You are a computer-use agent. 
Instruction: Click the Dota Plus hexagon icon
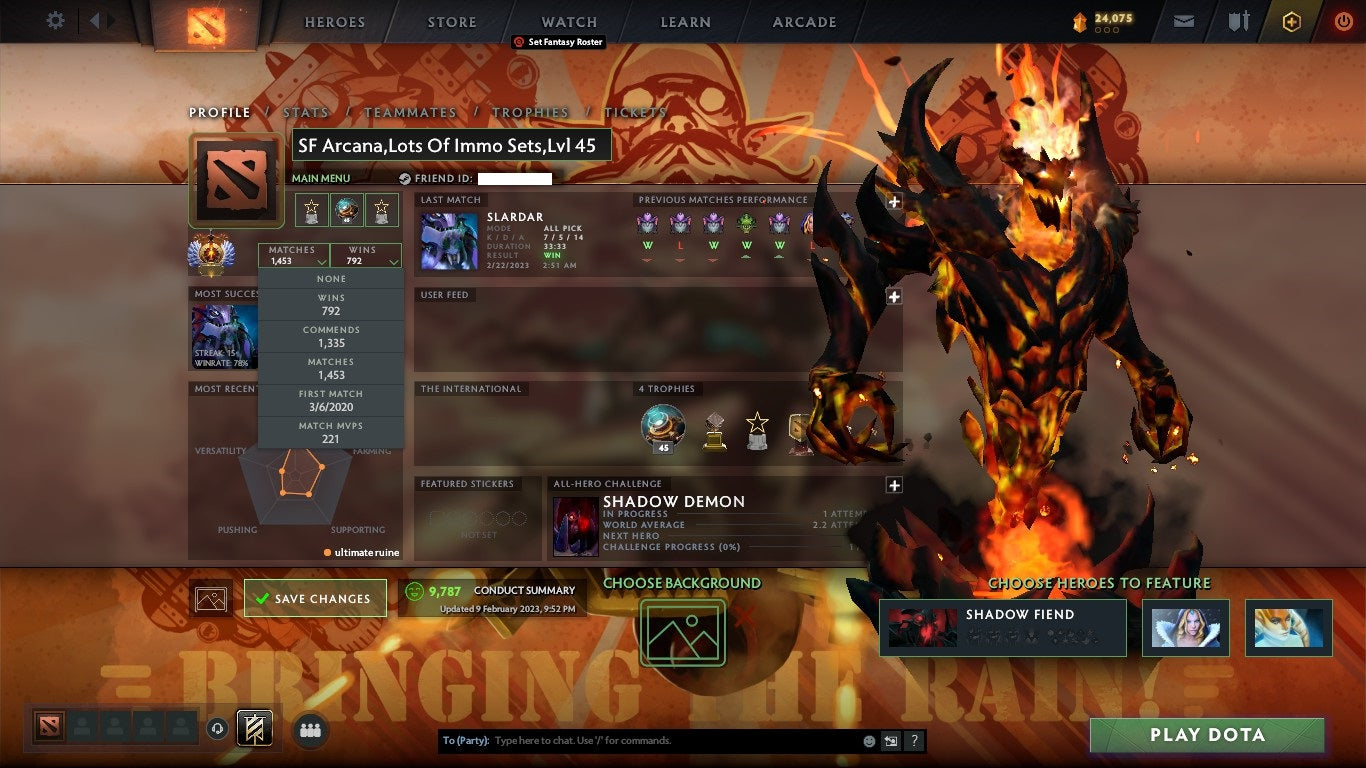pos(1290,21)
